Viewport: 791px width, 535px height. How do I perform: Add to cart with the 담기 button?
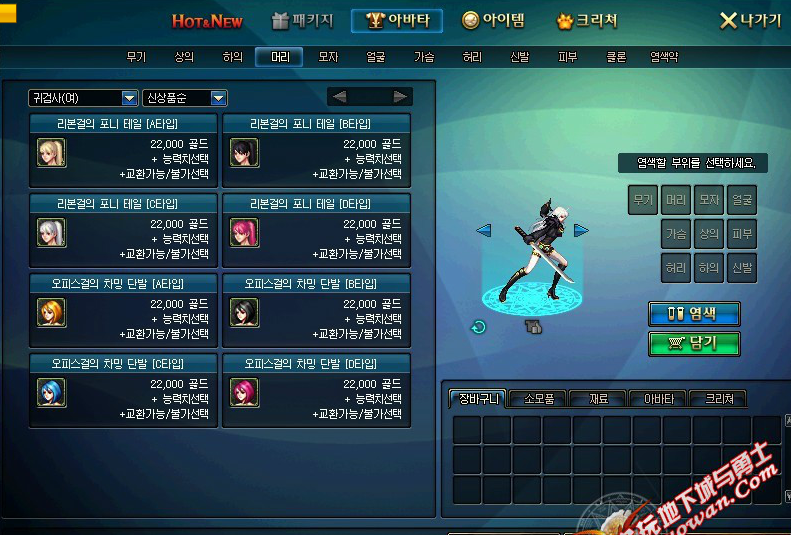coord(694,343)
